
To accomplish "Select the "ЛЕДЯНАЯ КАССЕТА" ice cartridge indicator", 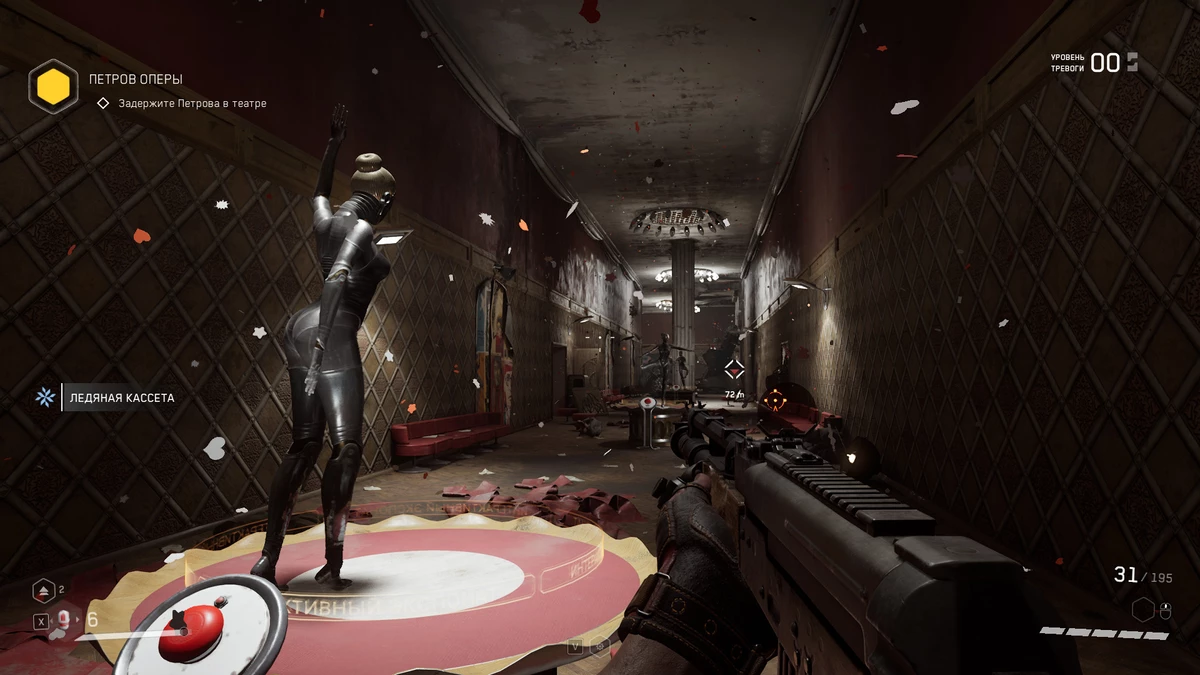I will point(121,398).
